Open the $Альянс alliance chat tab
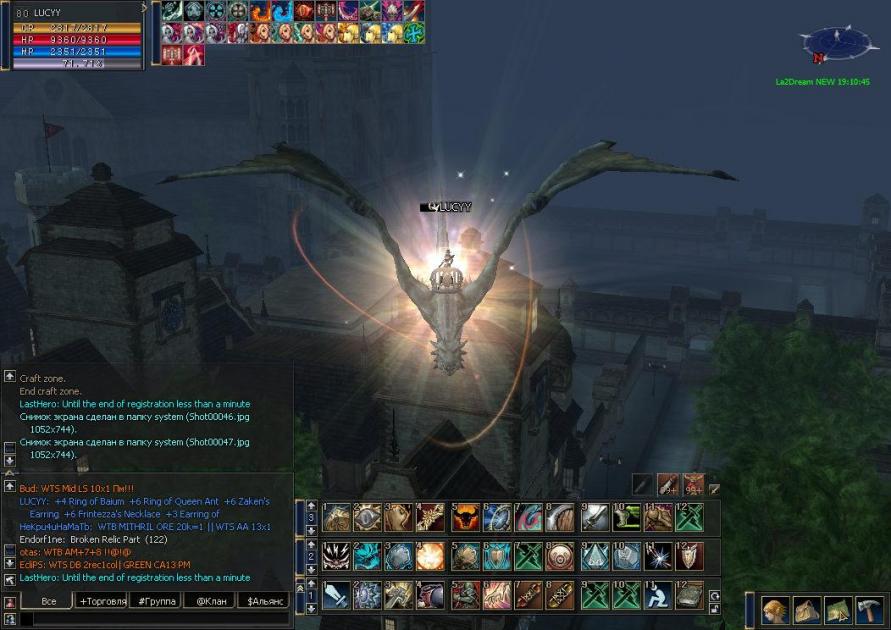 (x=262, y=601)
